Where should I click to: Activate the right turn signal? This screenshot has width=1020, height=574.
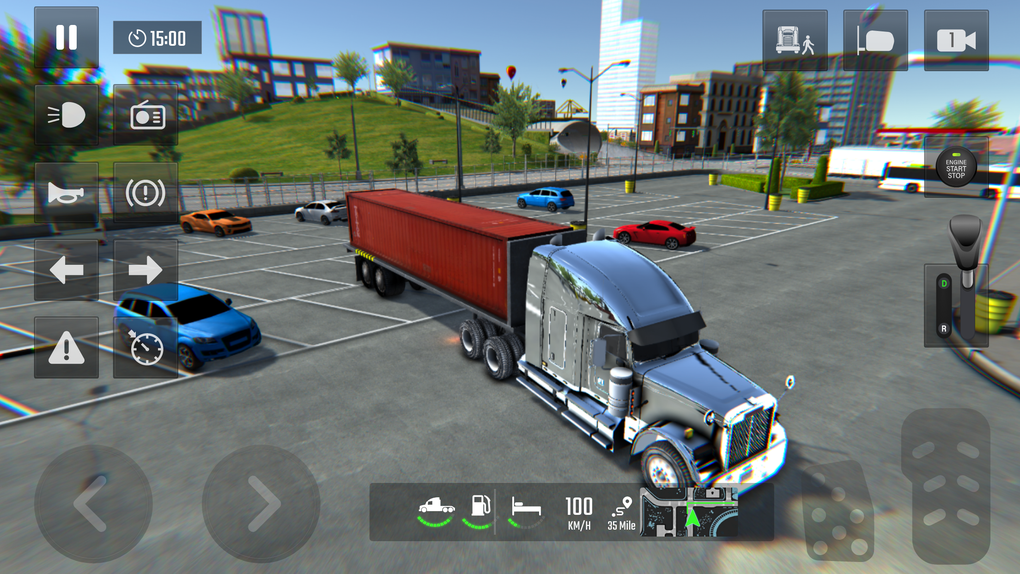(x=146, y=270)
